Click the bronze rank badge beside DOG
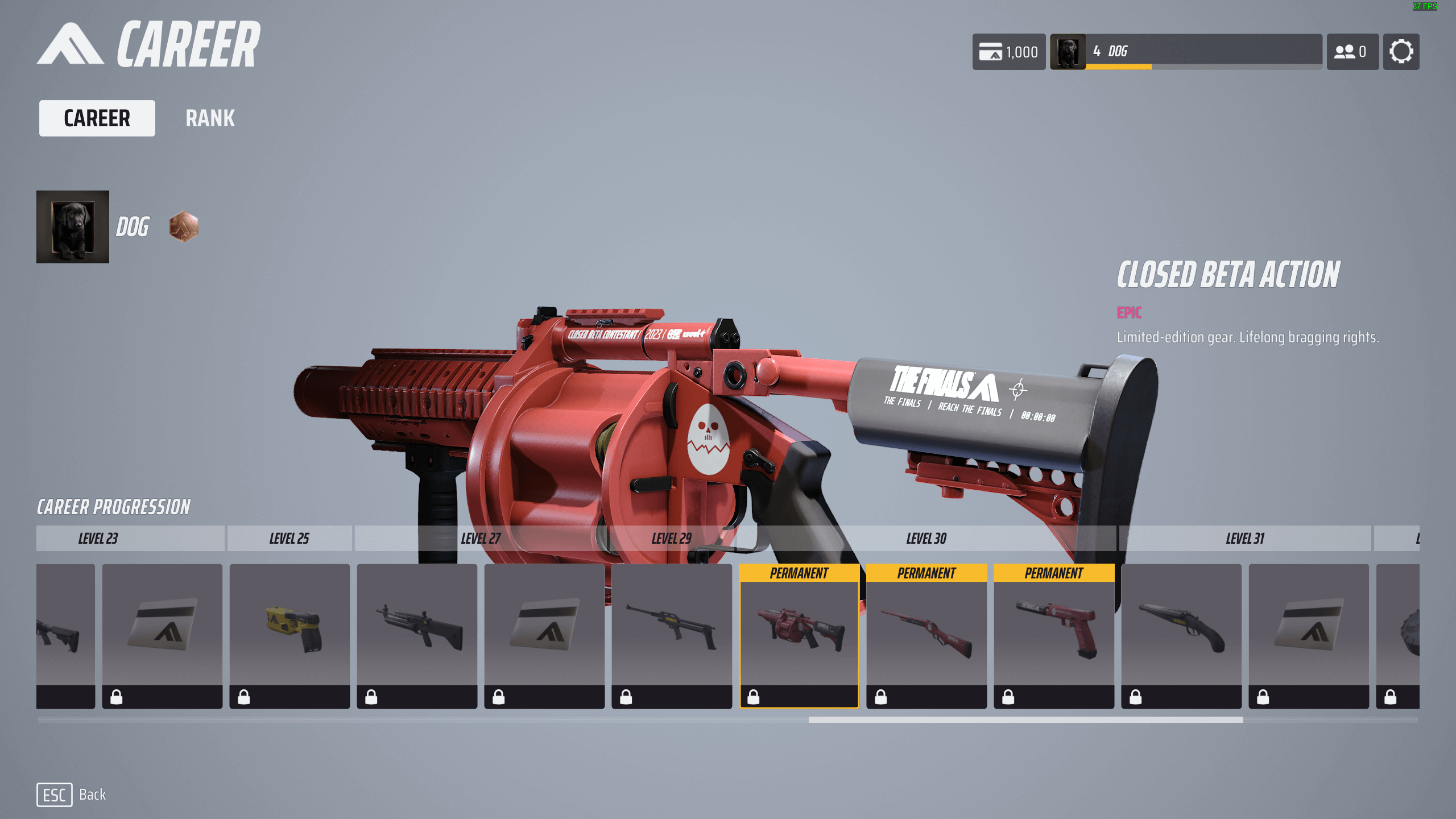1456x819 pixels. click(184, 227)
